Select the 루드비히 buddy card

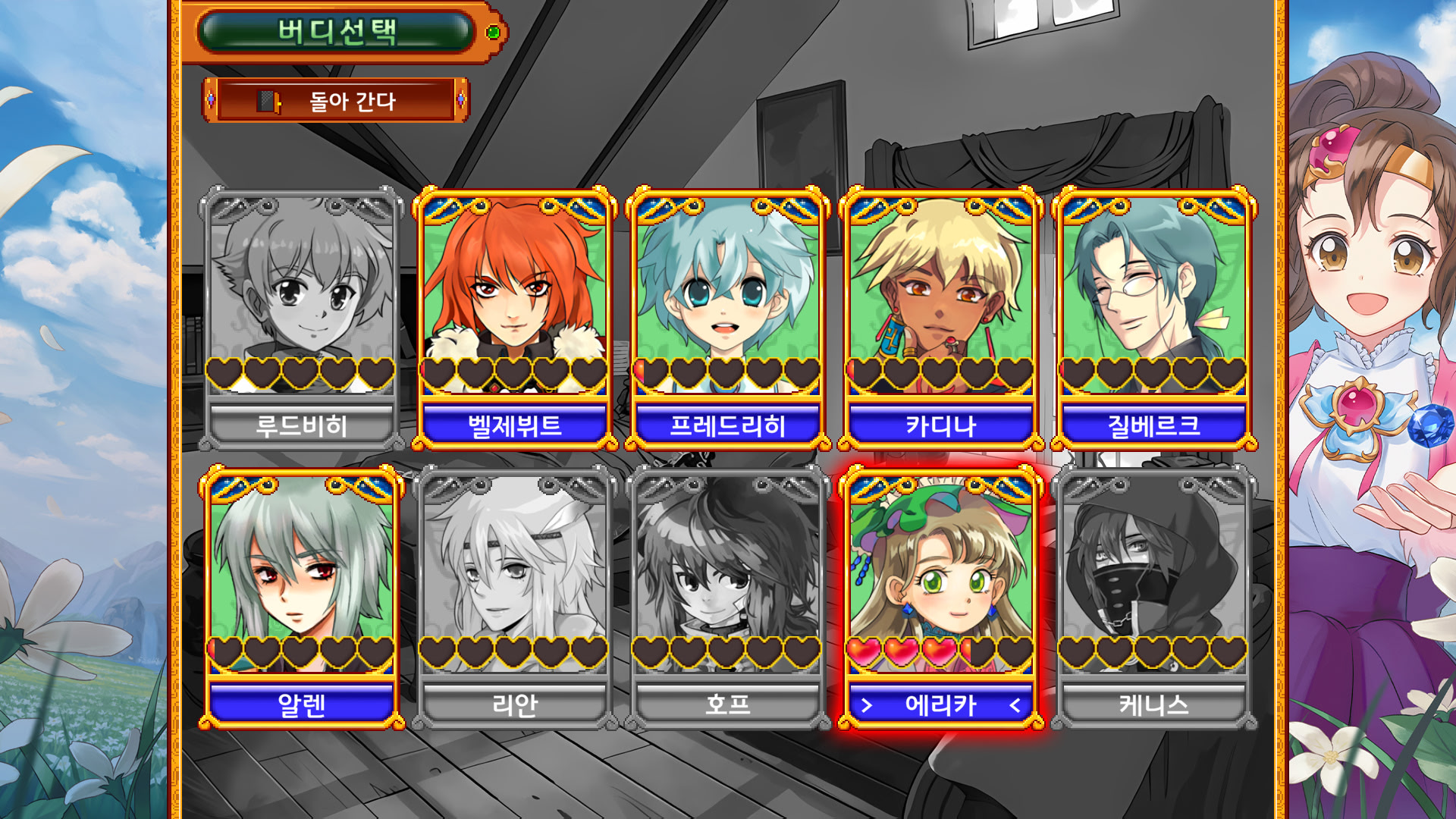click(301, 318)
